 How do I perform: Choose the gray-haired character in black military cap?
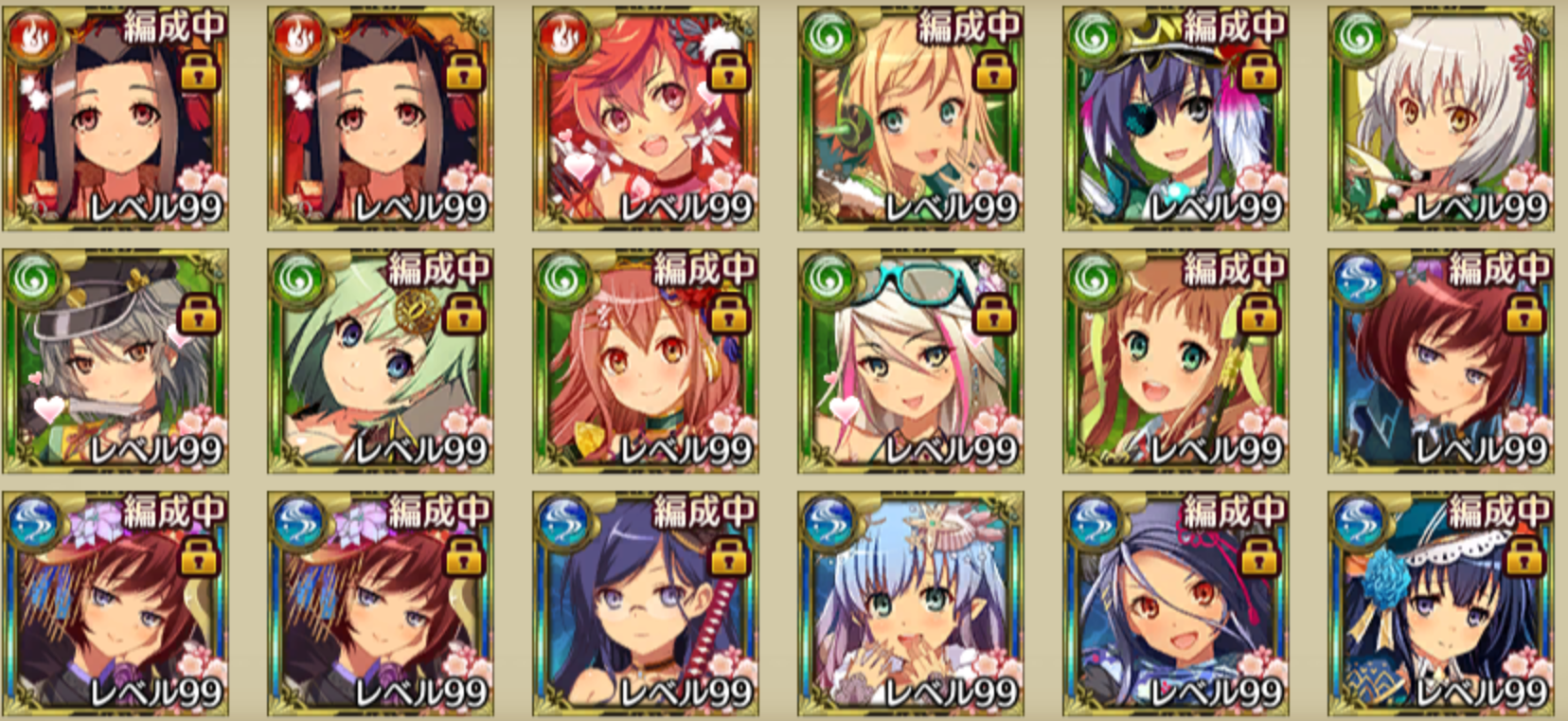pyautogui.click(x=115, y=362)
